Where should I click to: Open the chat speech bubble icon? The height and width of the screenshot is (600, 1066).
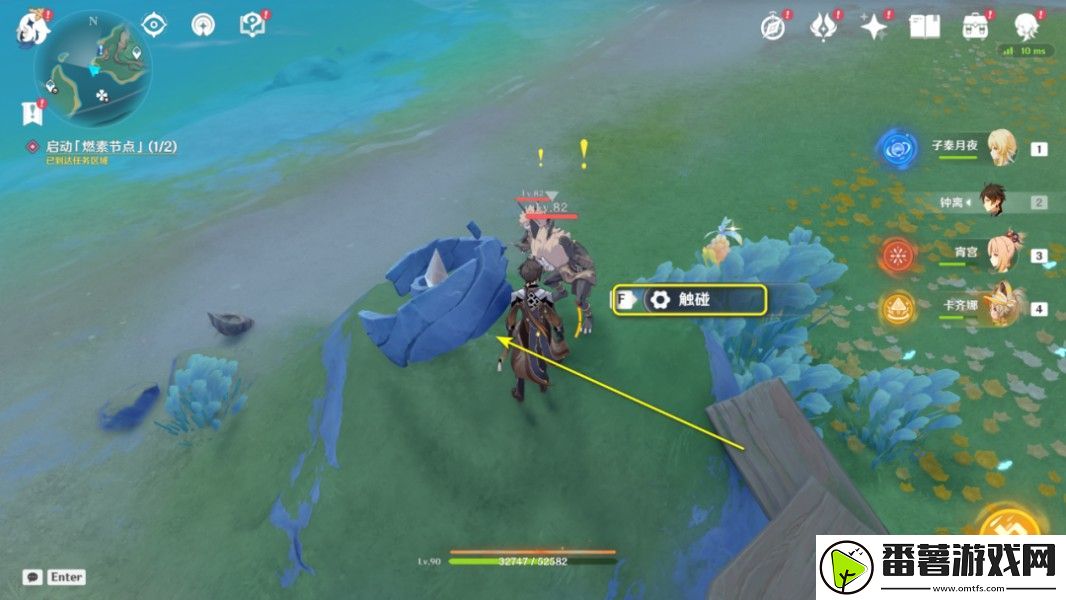33,577
